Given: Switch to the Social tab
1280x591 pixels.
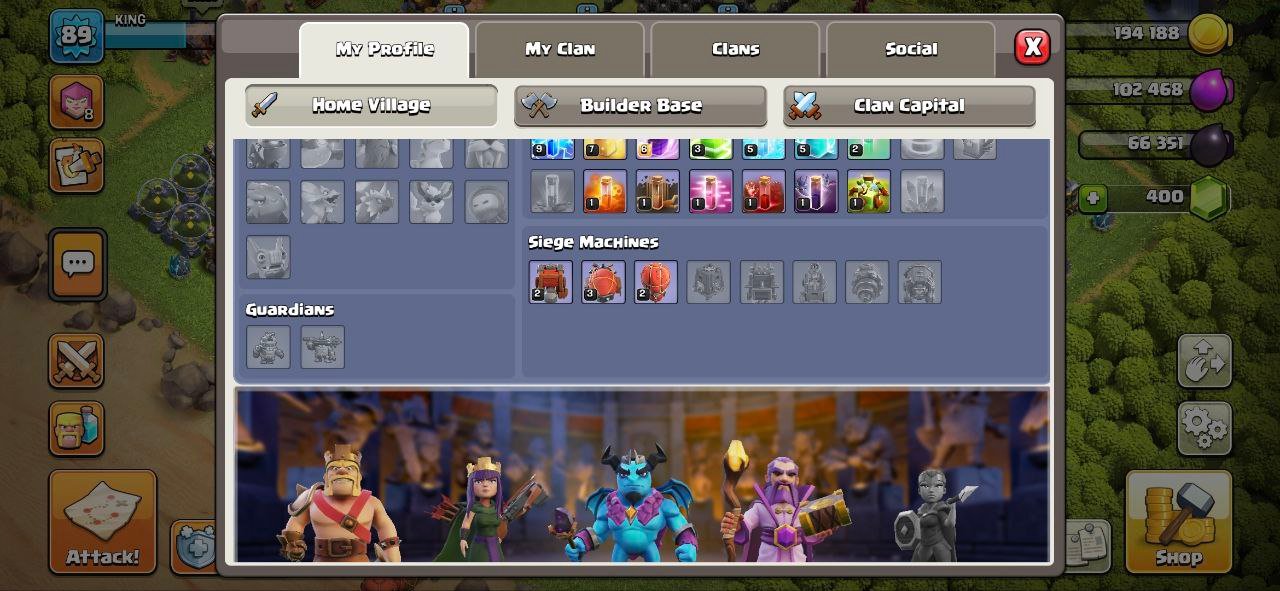Looking at the screenshot, I should pos(911,49).
